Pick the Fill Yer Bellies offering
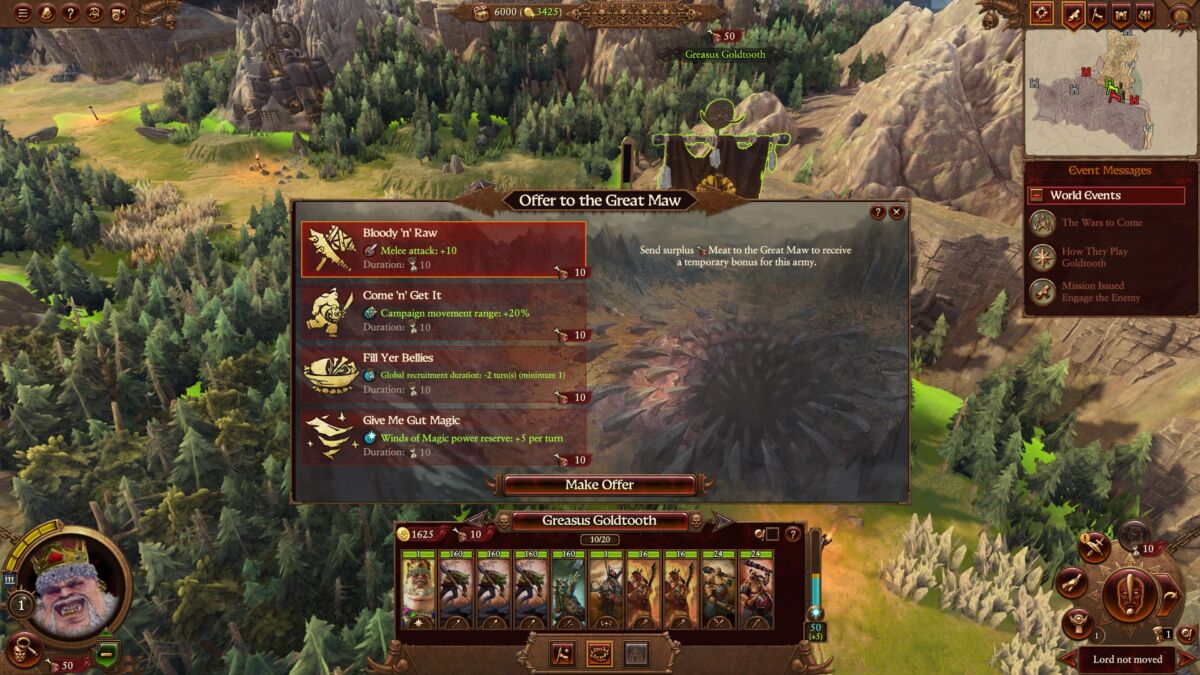 click(x=443, y=374)
